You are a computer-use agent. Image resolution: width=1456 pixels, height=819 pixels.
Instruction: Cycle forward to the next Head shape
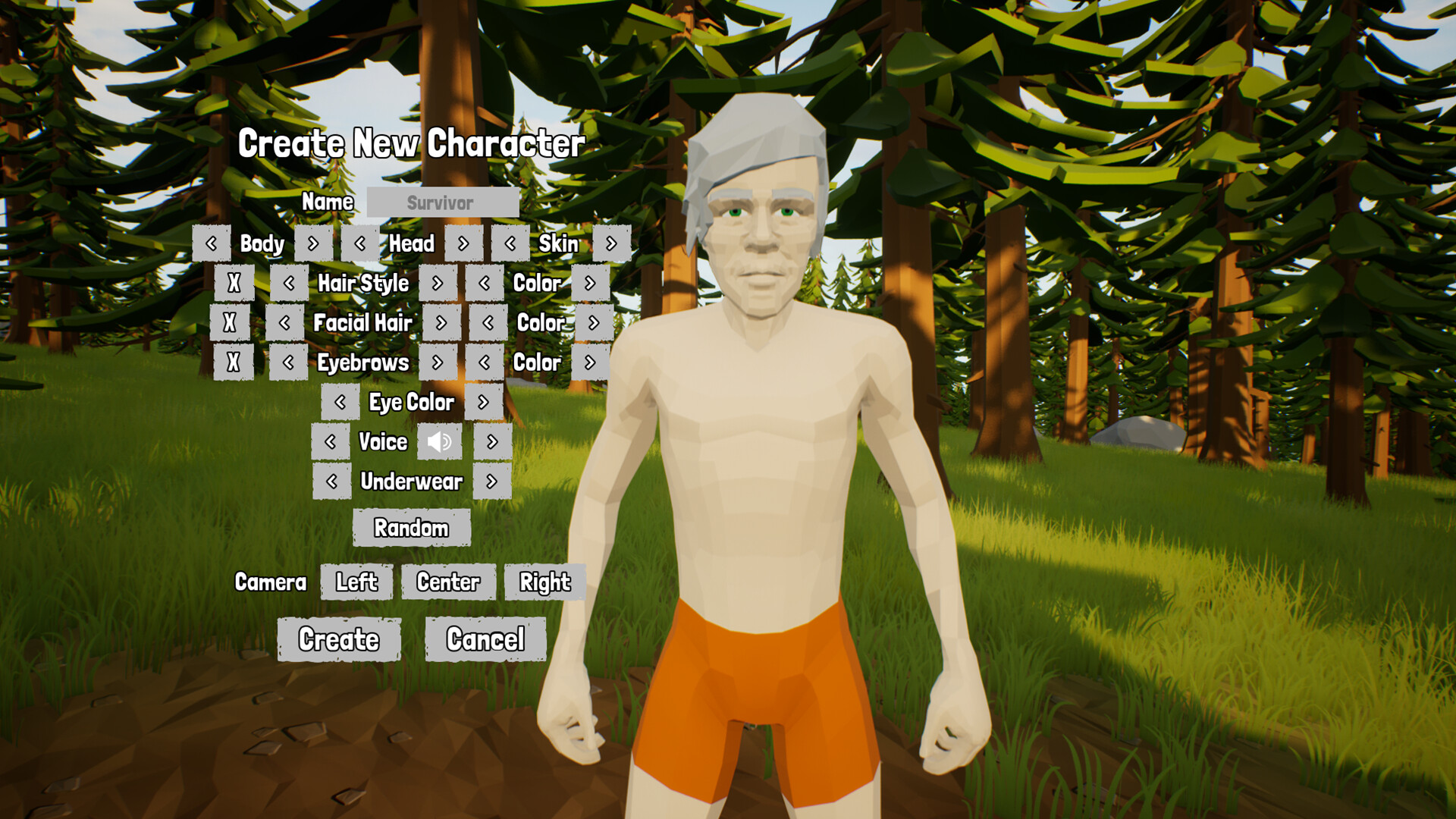[463, 244]
